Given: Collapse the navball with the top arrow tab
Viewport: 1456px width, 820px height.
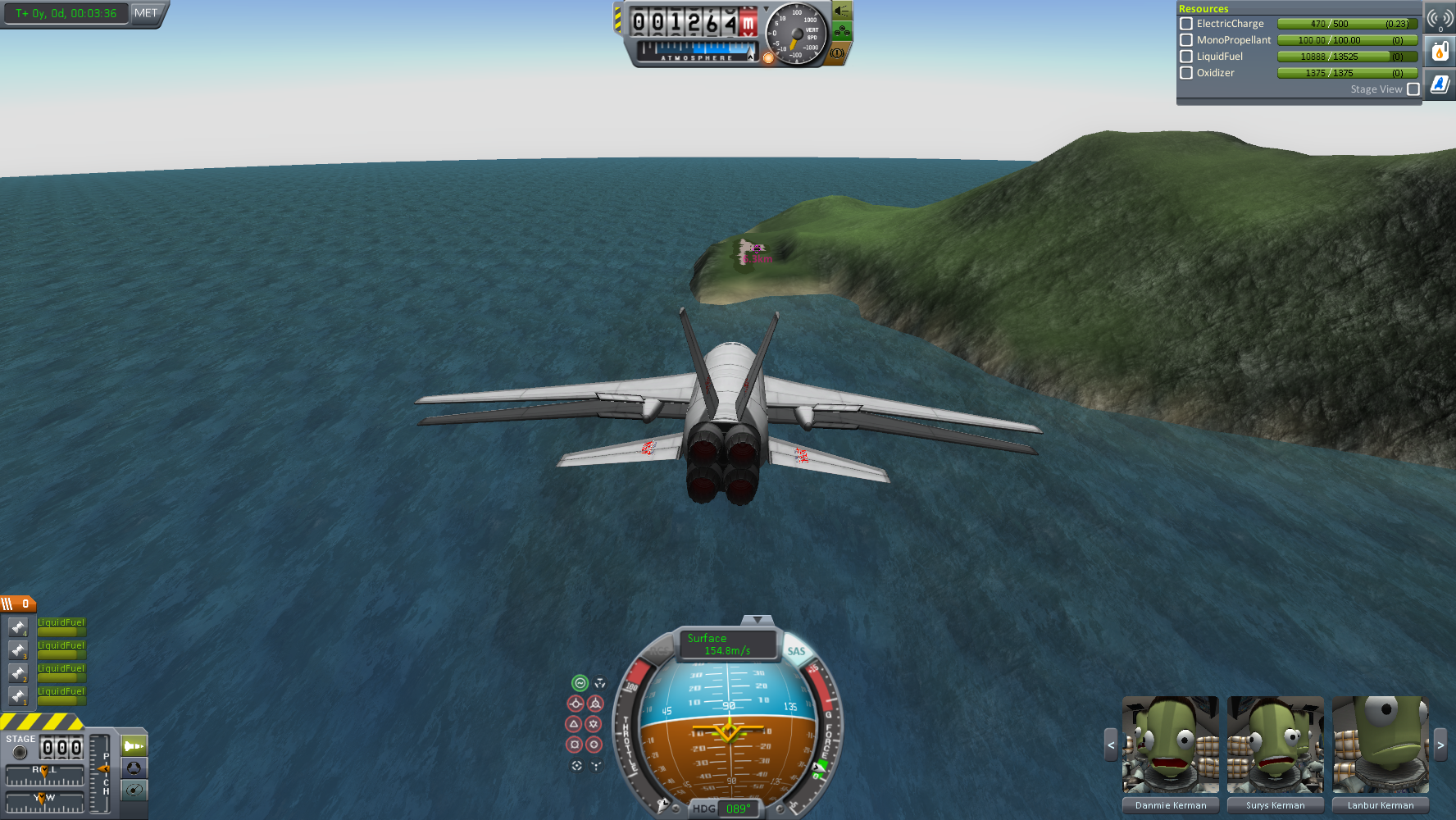Looking at the screenshot, I should pyautogui.click(x=757, y=620).
